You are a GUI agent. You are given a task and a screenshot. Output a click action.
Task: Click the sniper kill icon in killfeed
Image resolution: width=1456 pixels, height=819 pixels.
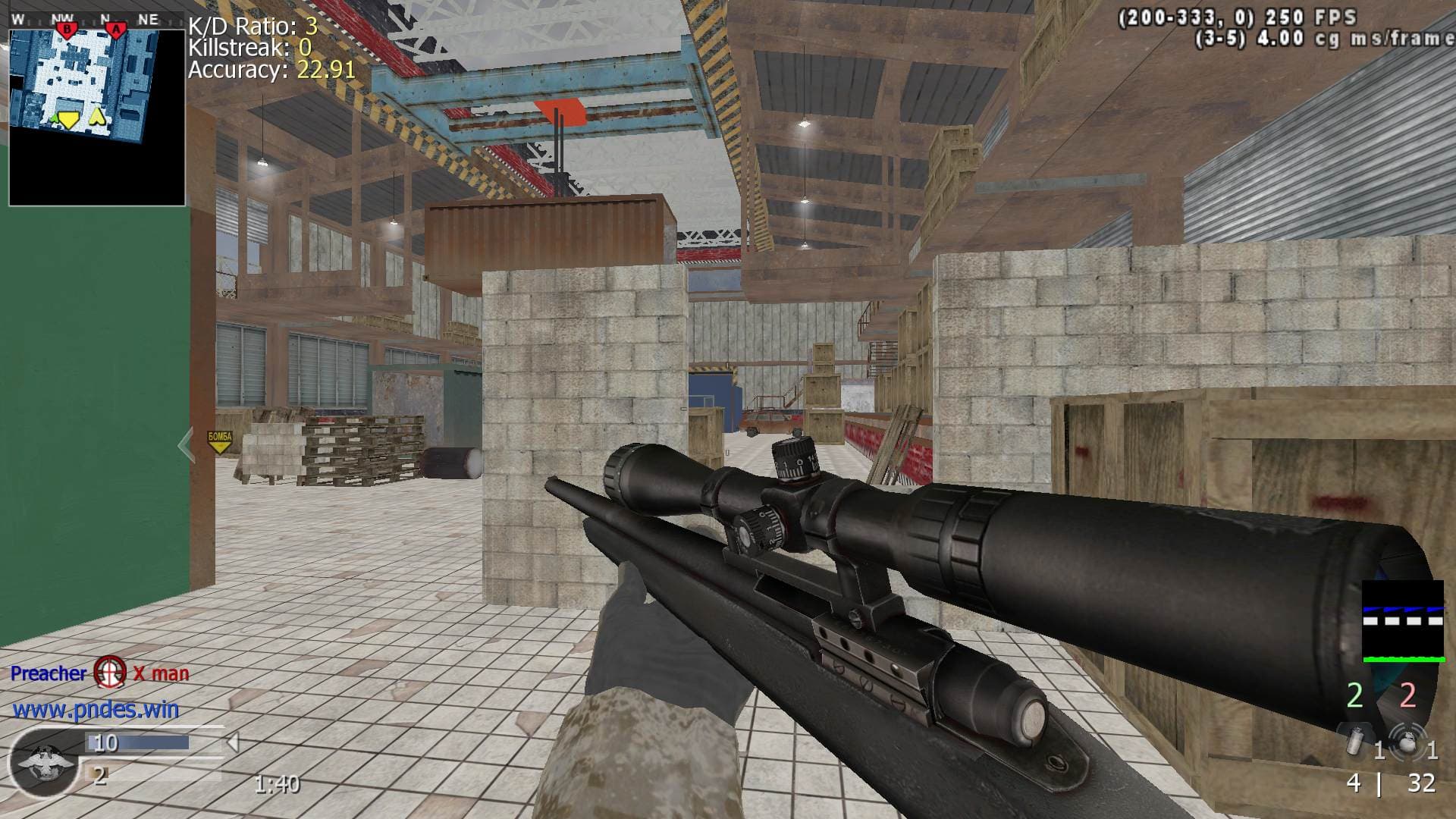[x=110, y=673]
